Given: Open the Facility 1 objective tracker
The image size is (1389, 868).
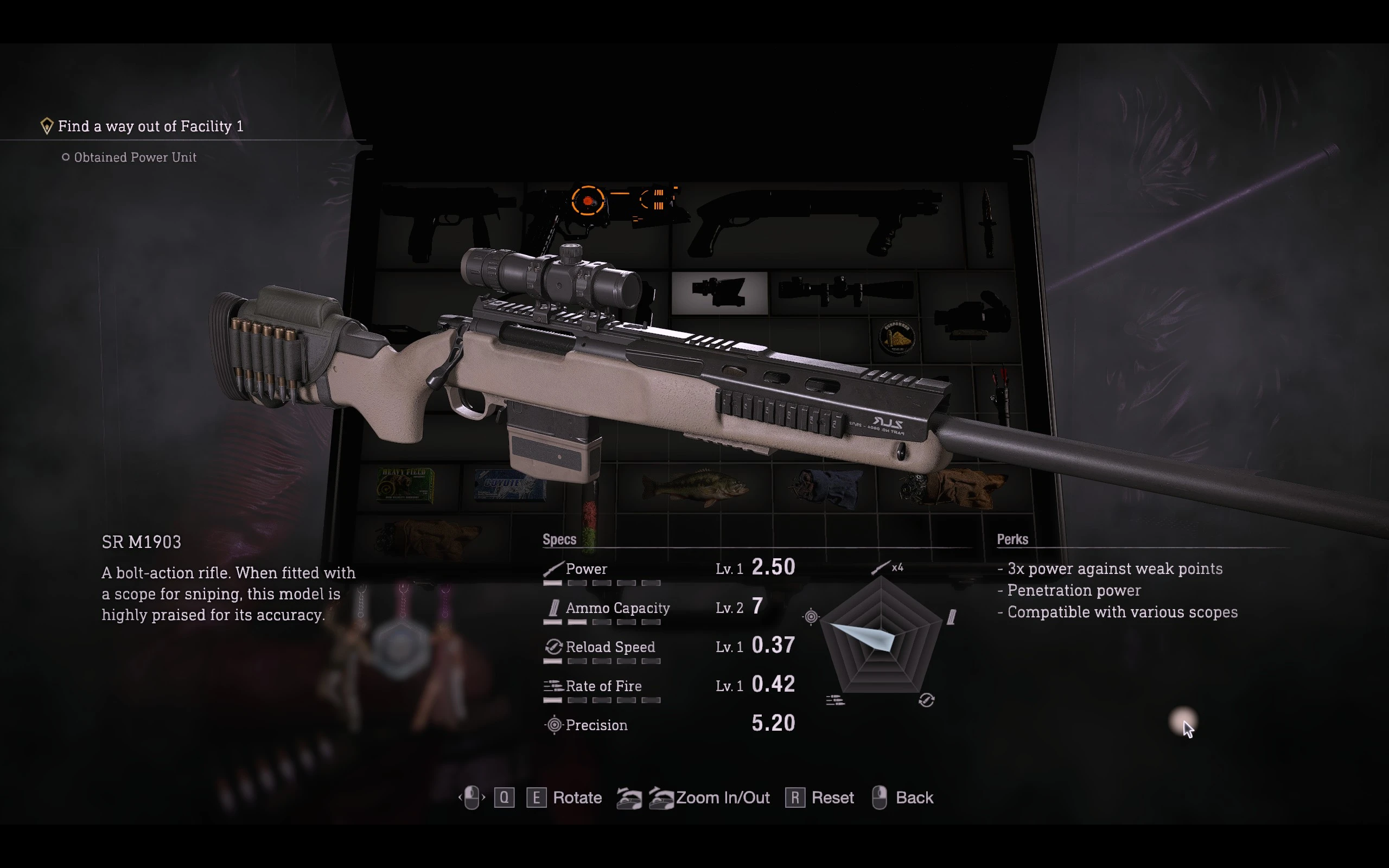Looking at the screenshot, I should coord(150,126).
